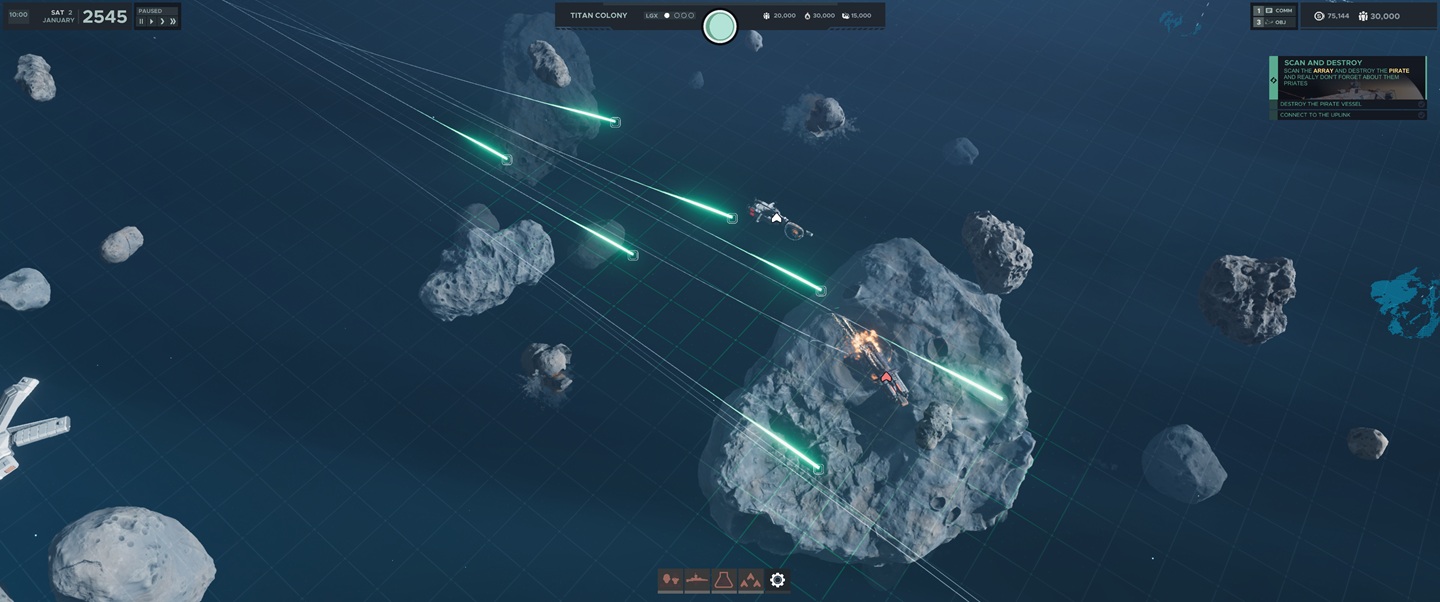Open the research flask panel
1440x602 pixels.
[x=723, y=580]
